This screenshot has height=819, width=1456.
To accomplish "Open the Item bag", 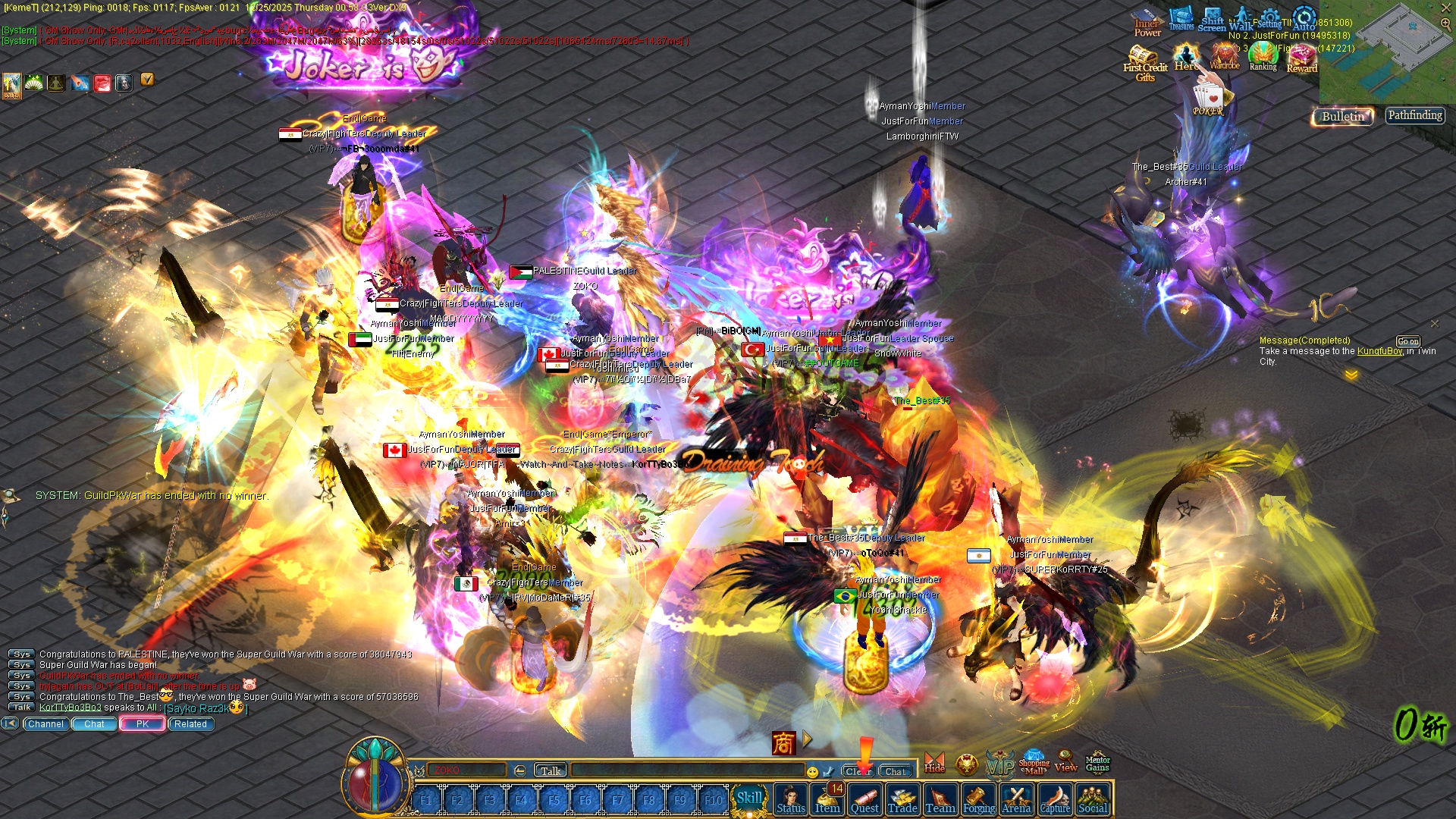I will tap(827, 799).
